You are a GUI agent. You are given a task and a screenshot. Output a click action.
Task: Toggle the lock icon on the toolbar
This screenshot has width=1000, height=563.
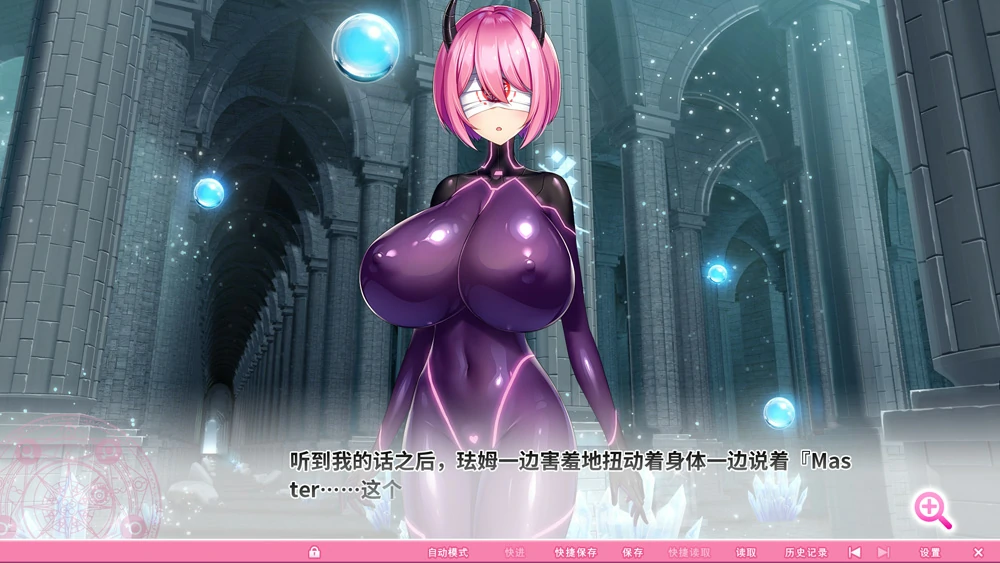314,552
